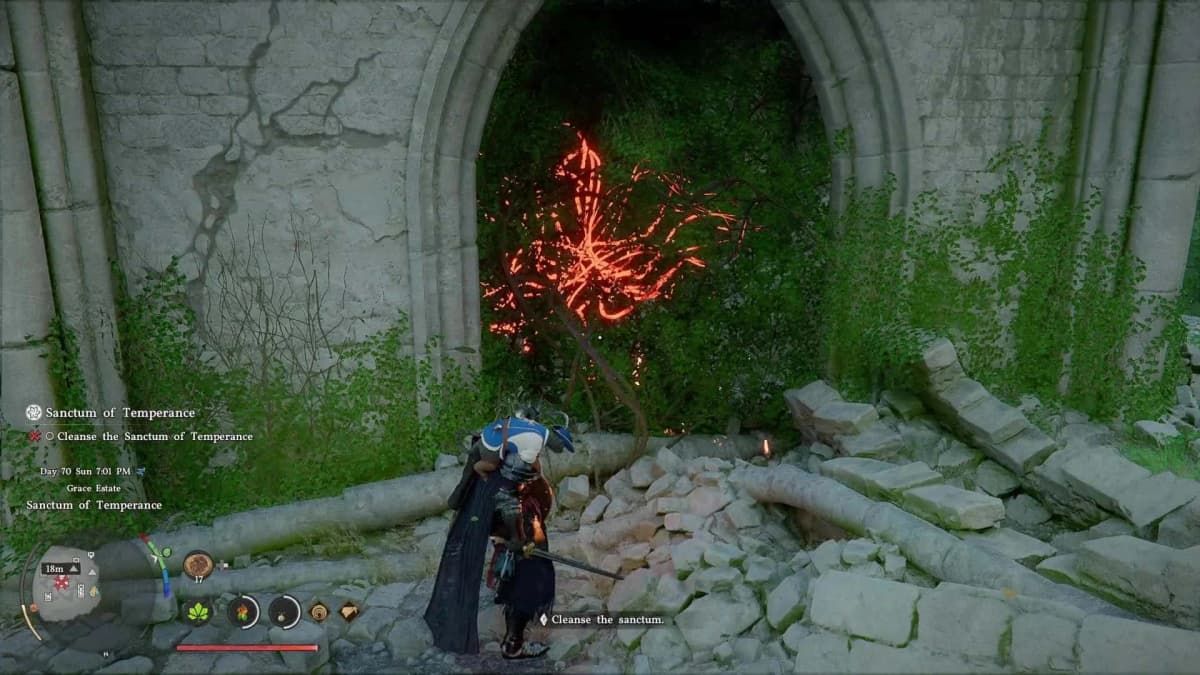Activate the green leaf skill icon
Screen dimensions: 1200x675
coord(198,611)
